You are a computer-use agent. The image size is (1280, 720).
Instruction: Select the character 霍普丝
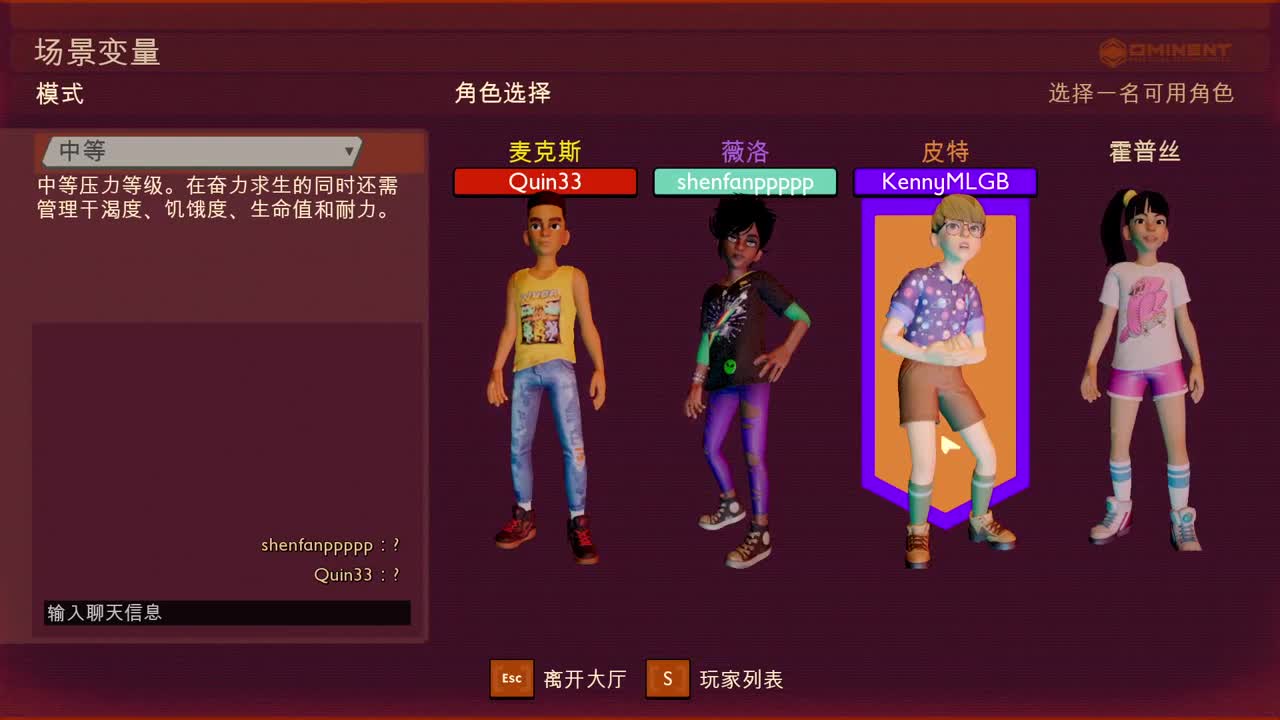pos(1140,370)
